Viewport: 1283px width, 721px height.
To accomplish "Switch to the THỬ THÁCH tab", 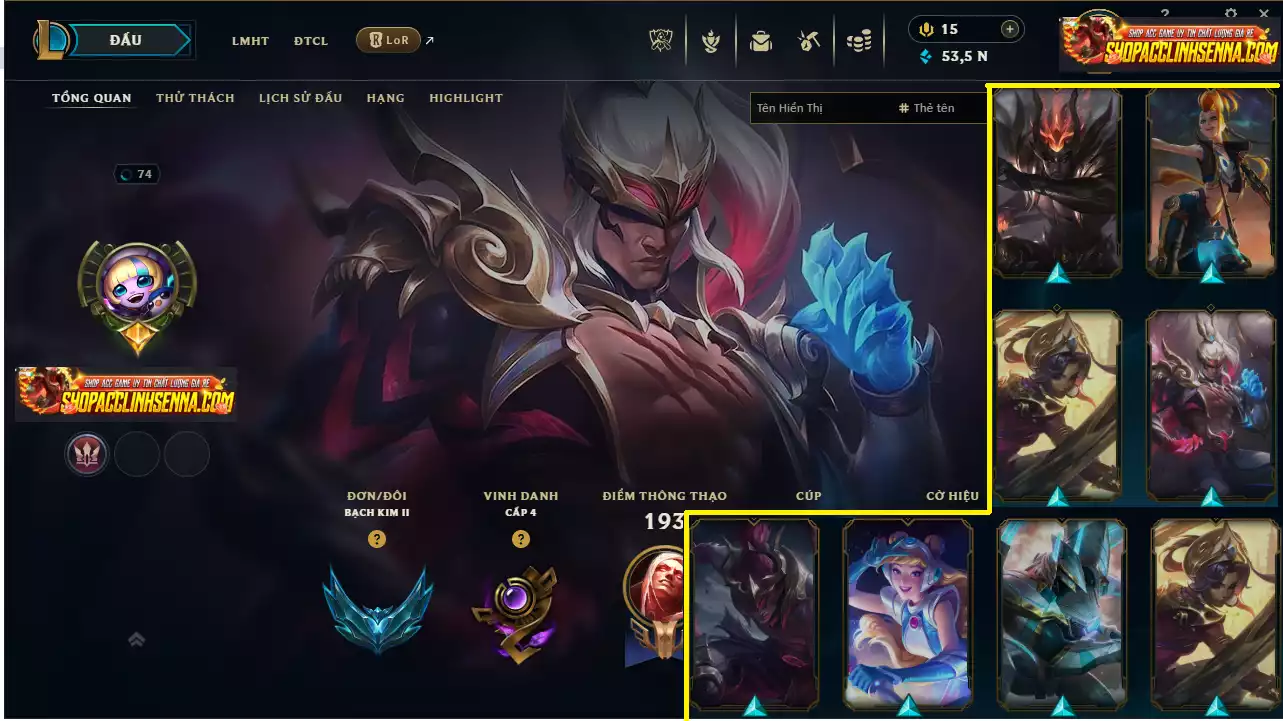I will (194, 97).
